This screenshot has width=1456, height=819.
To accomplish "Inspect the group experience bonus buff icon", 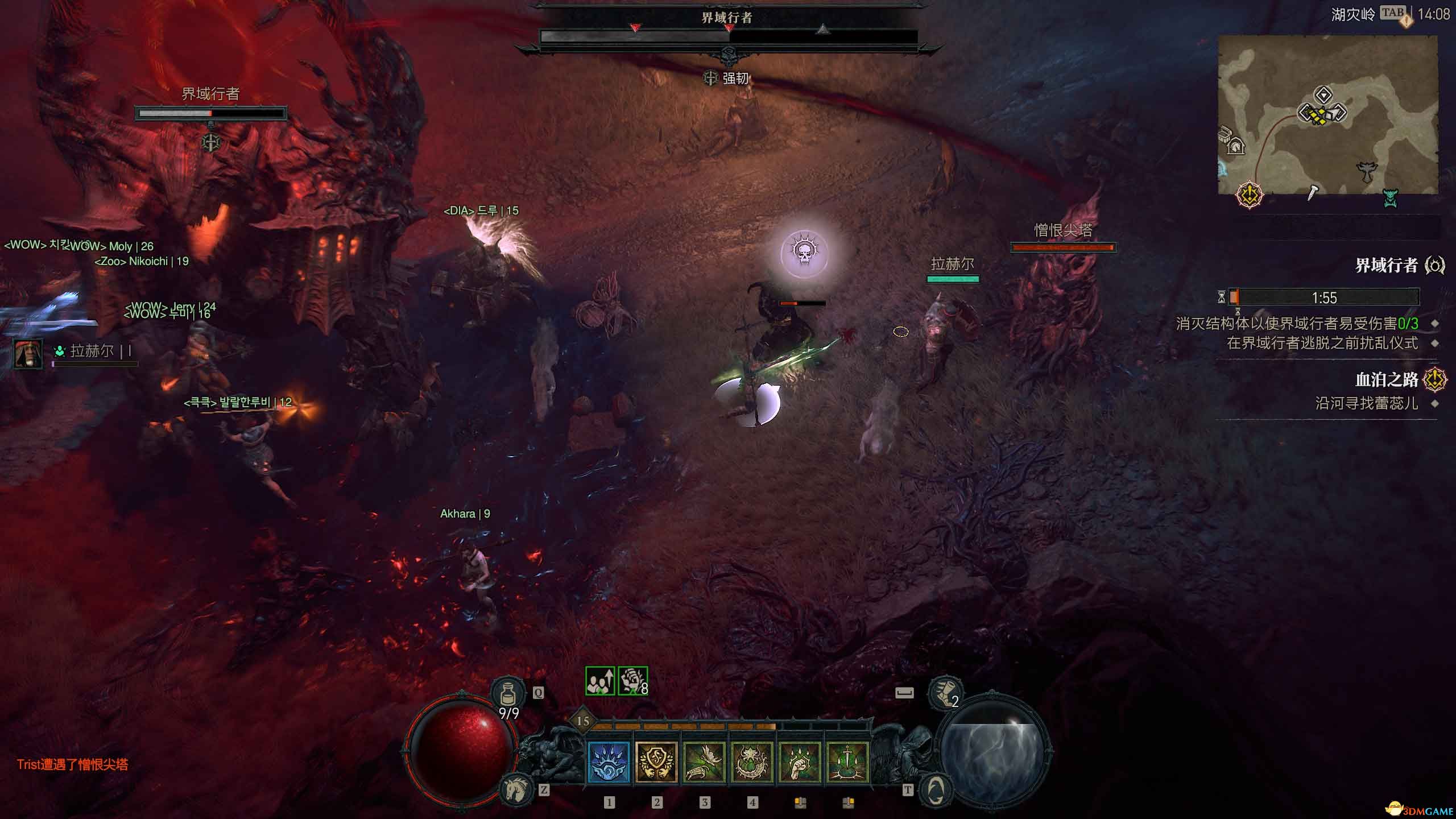I will click(x=600, y=681).
